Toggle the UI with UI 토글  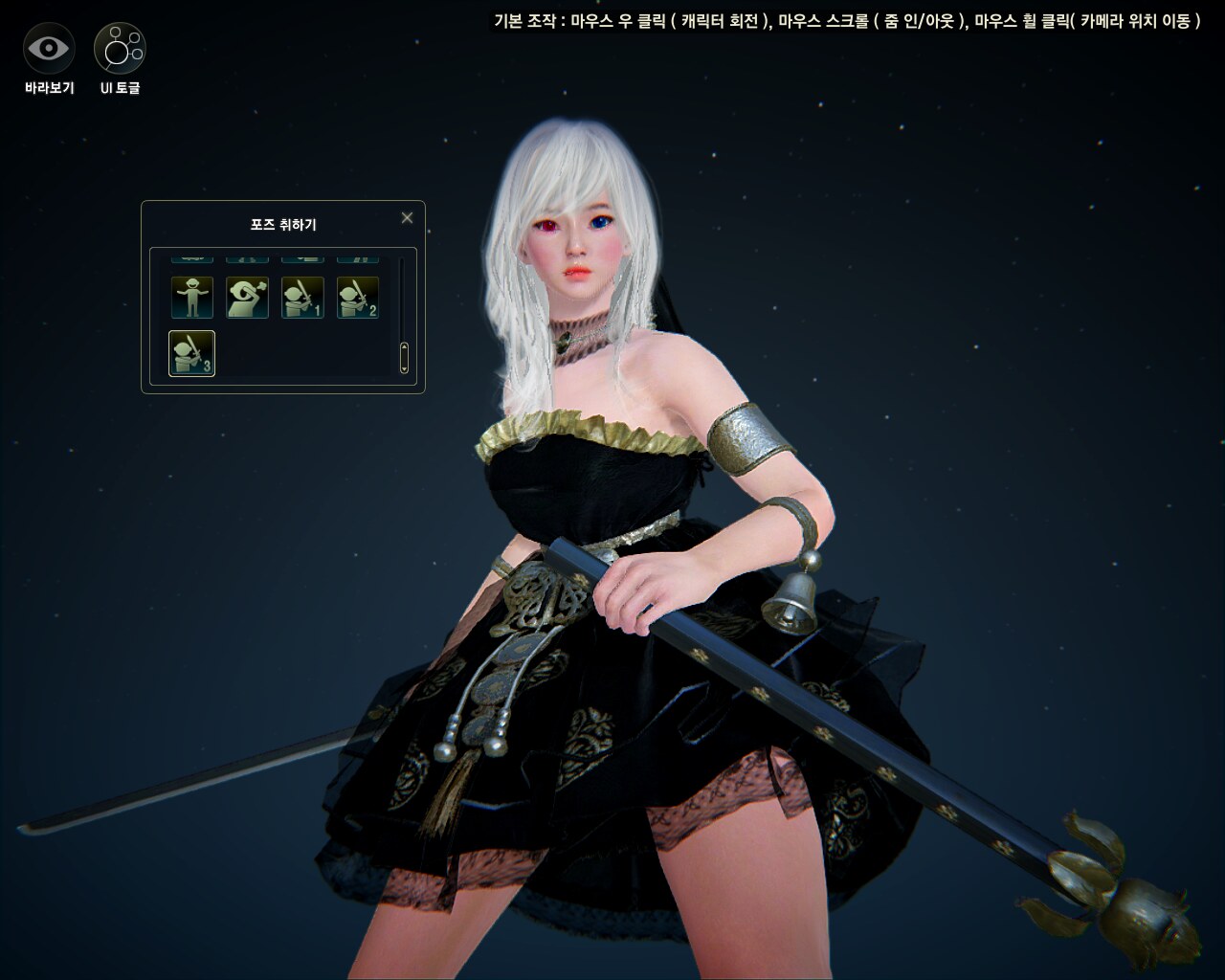point(120,48)
